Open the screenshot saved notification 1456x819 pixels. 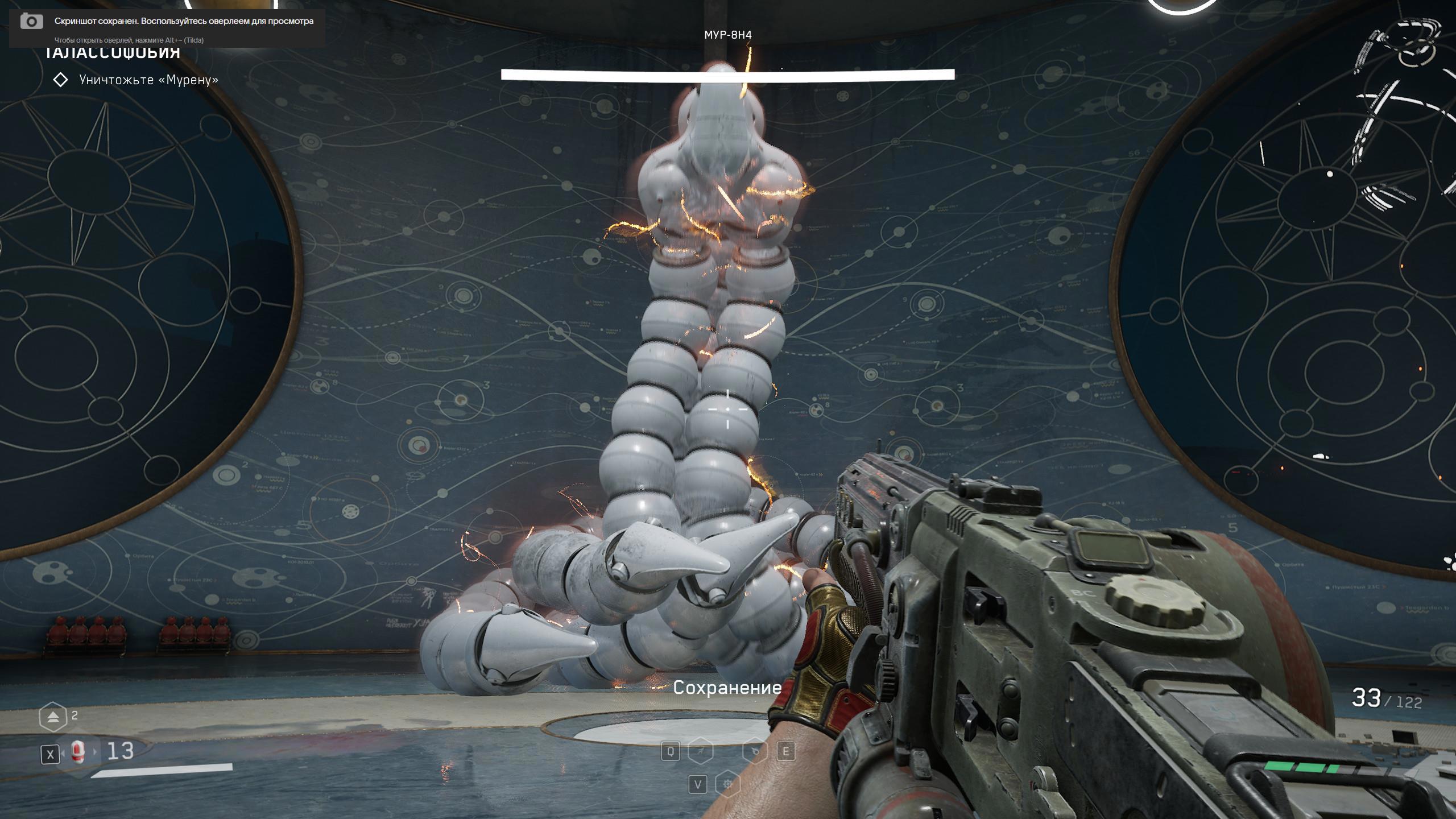[184, 22]
